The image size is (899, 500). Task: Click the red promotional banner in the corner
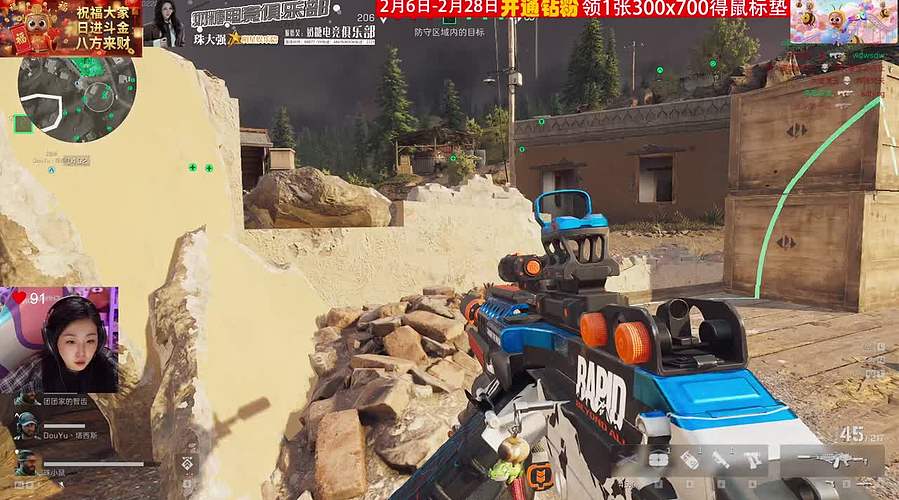pos(70,27)
